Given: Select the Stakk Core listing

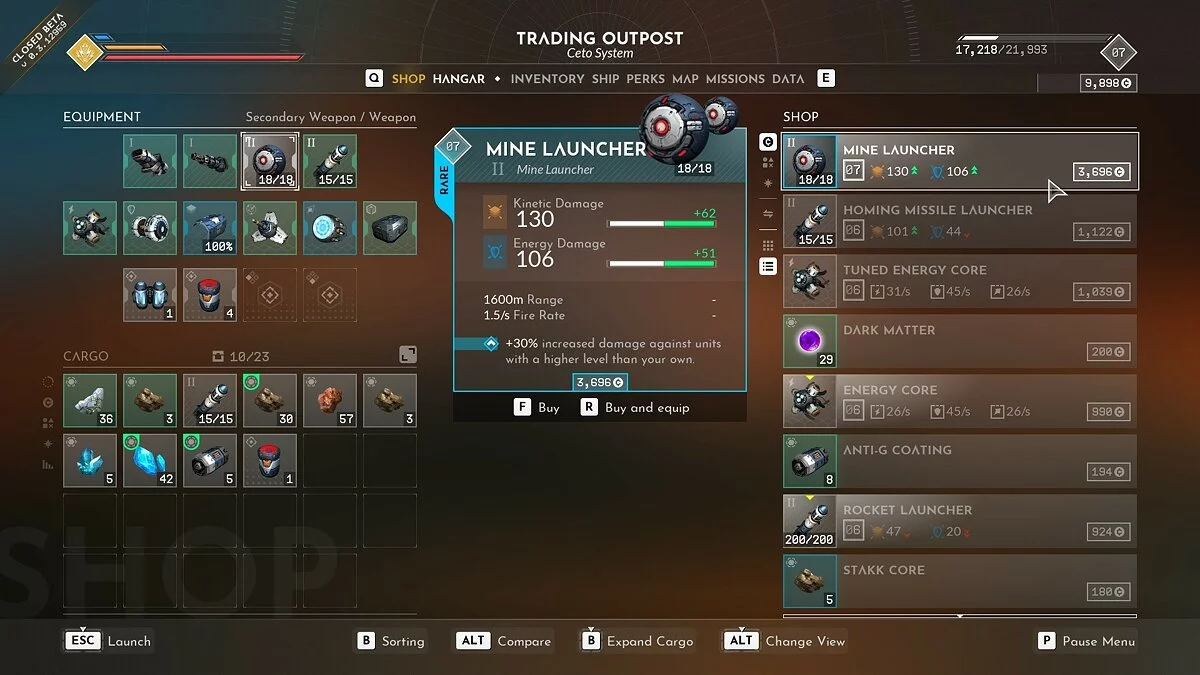Looking at the screenshot, I should tap(958, 581).
